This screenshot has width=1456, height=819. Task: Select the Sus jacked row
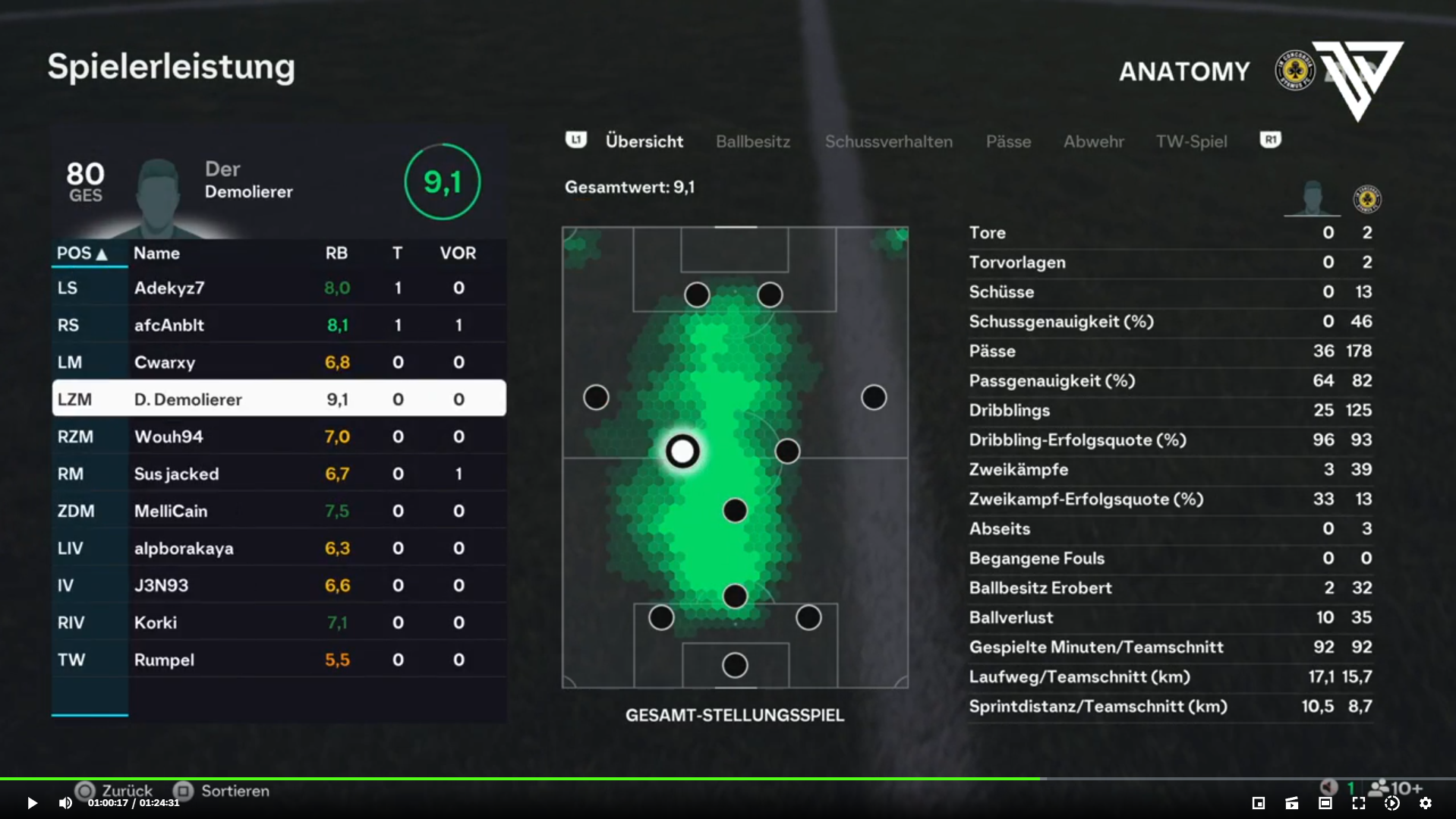coord(279,474)
